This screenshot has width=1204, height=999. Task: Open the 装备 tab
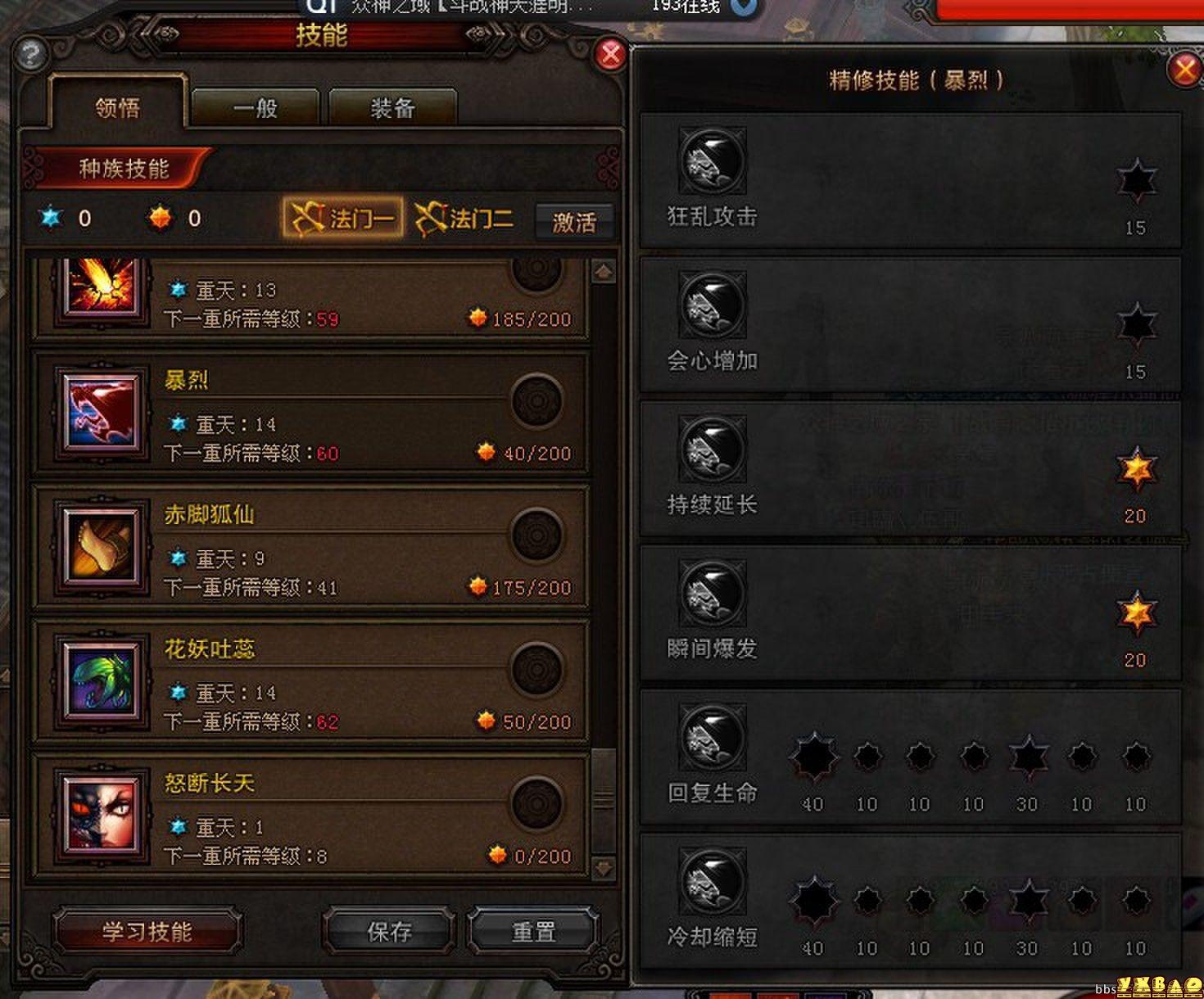point(392,106)
